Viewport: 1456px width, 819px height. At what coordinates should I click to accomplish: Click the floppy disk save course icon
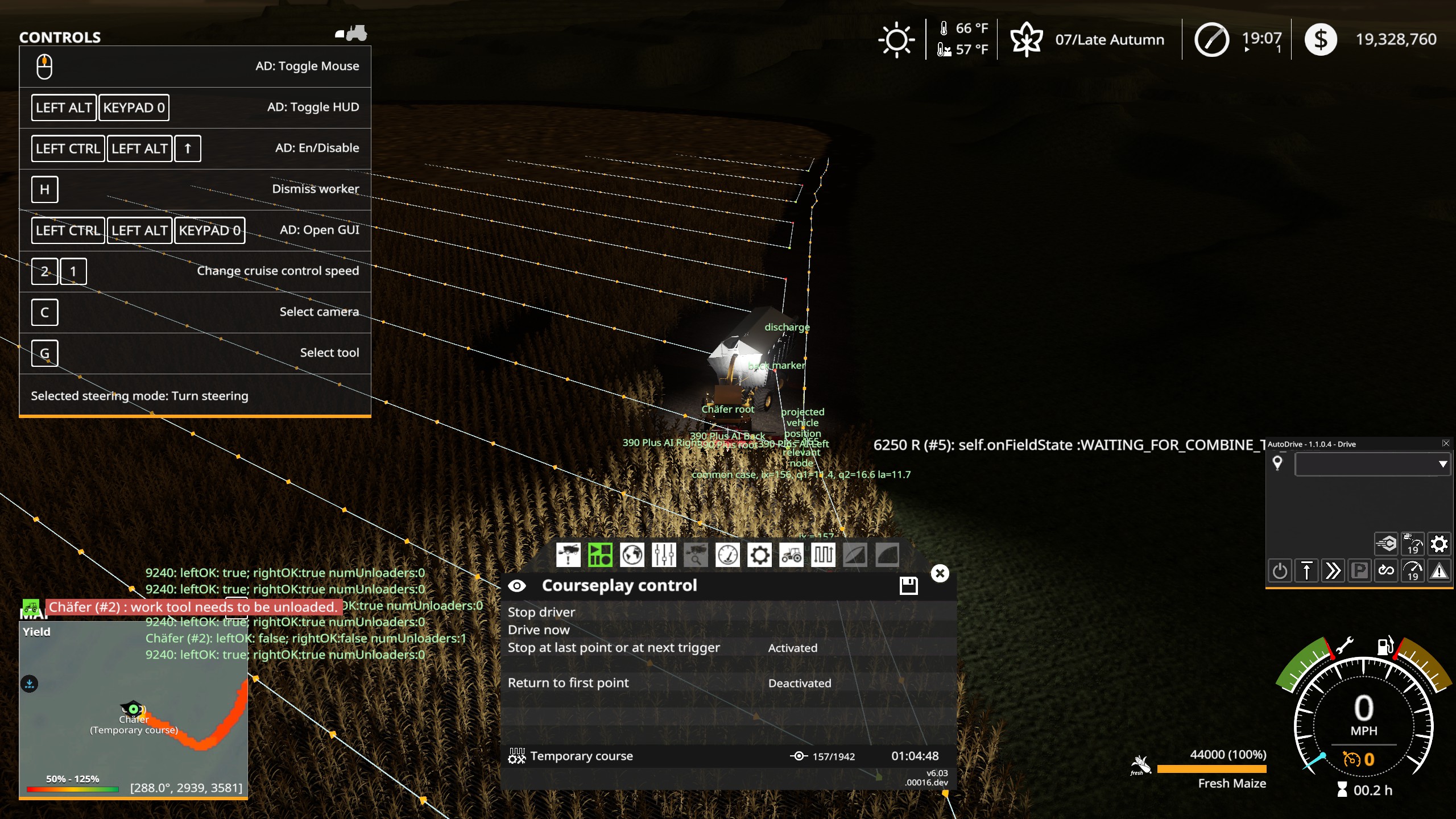coord(908,585)
